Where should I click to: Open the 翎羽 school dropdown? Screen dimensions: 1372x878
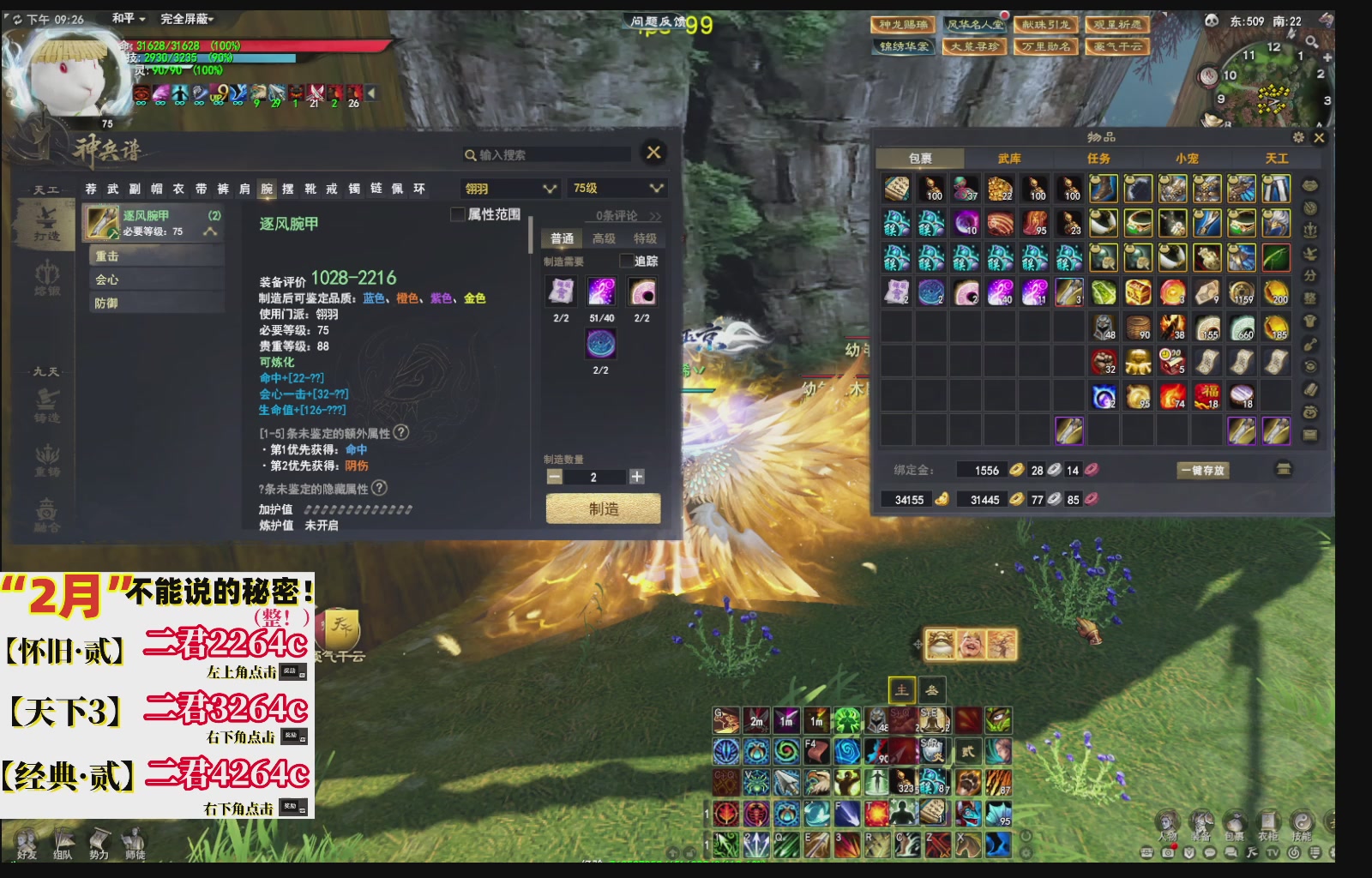(510, 188)
